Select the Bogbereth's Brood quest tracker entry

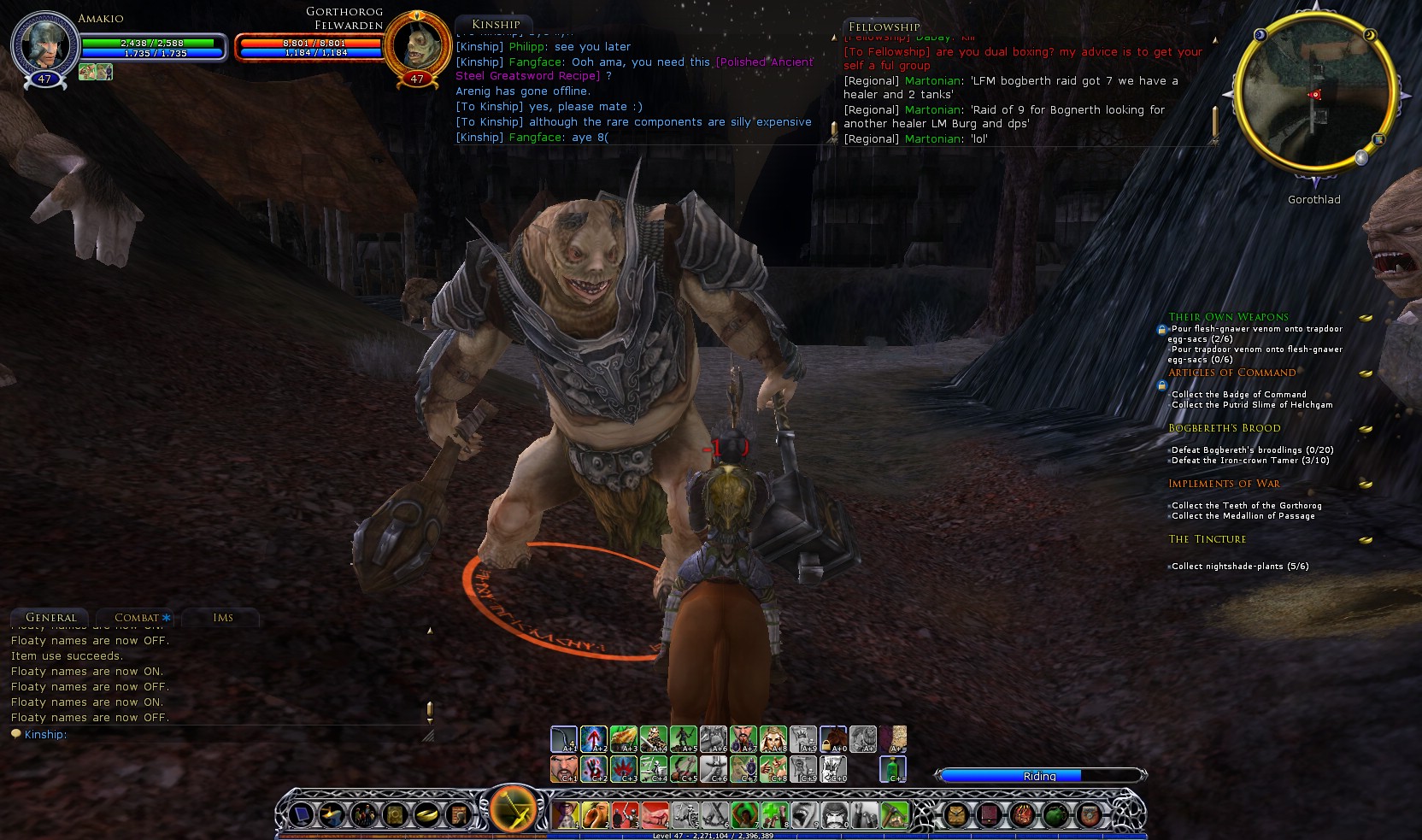(1224, 428)
